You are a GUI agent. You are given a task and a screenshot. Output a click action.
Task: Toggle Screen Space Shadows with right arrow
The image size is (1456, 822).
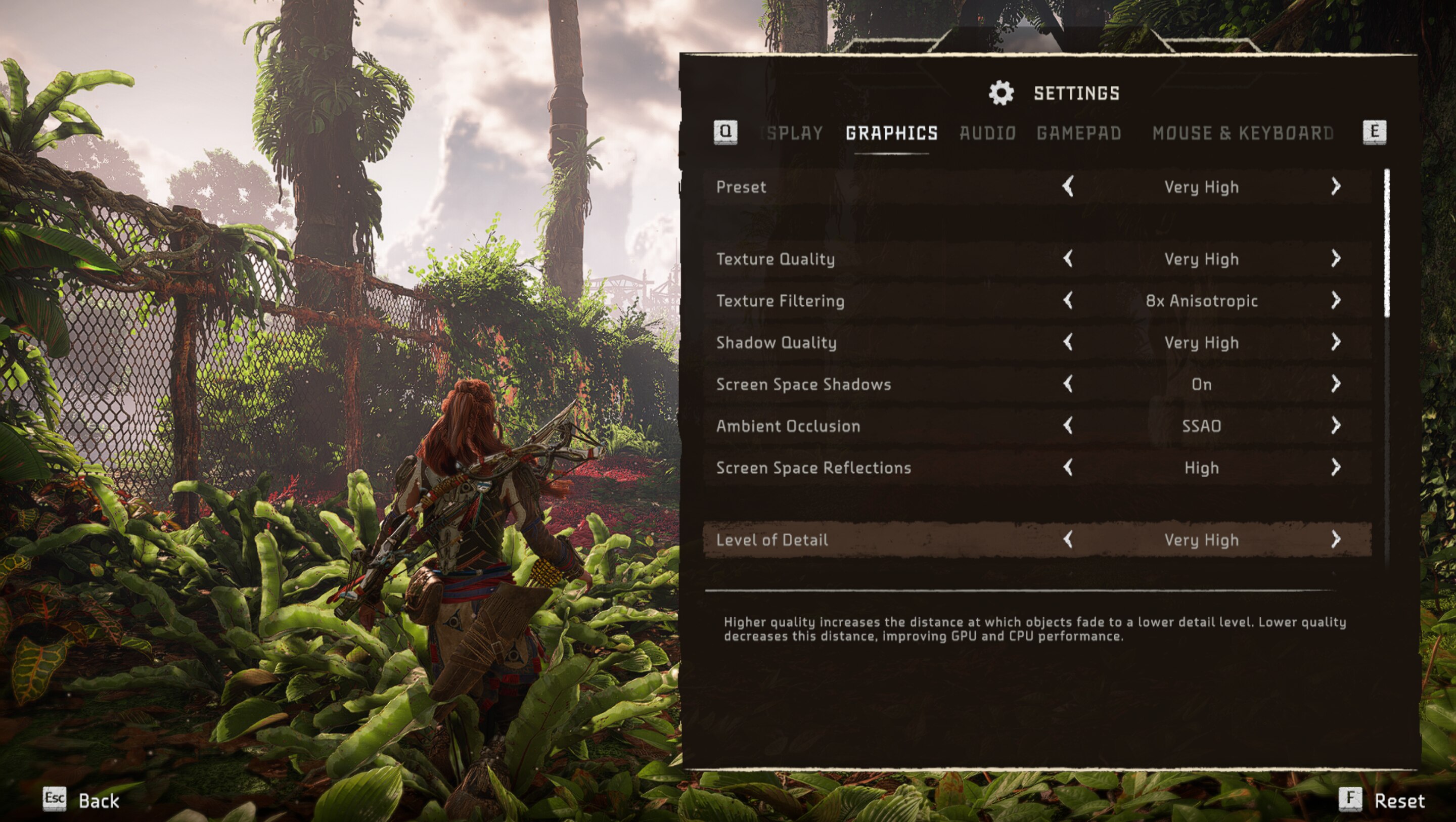[1335, 384]
